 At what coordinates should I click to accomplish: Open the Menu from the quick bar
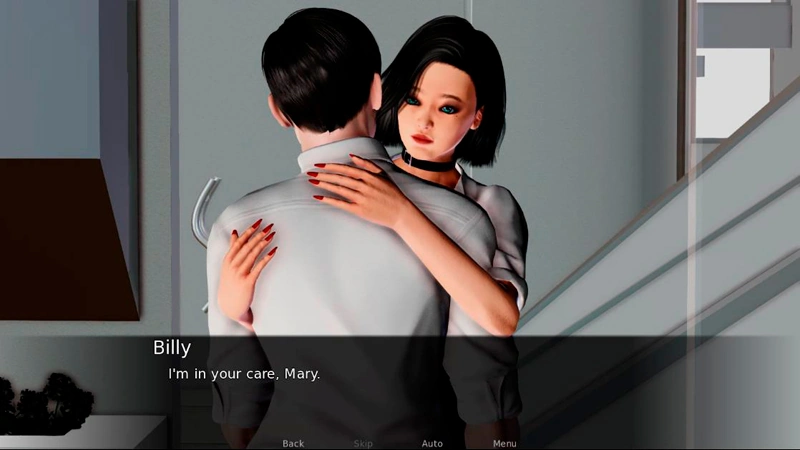pos(504,443)
